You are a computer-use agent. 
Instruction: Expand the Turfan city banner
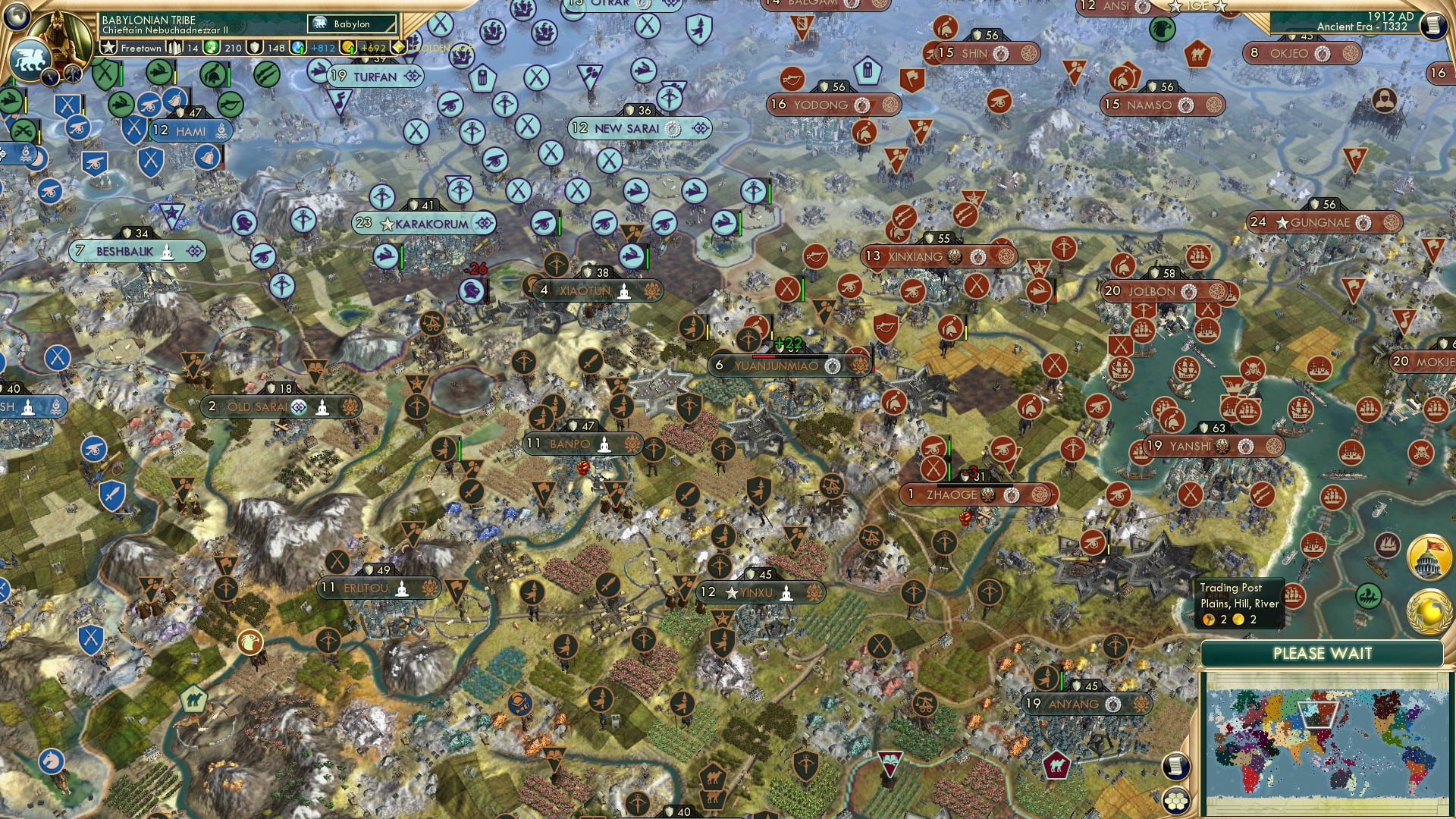373,77
